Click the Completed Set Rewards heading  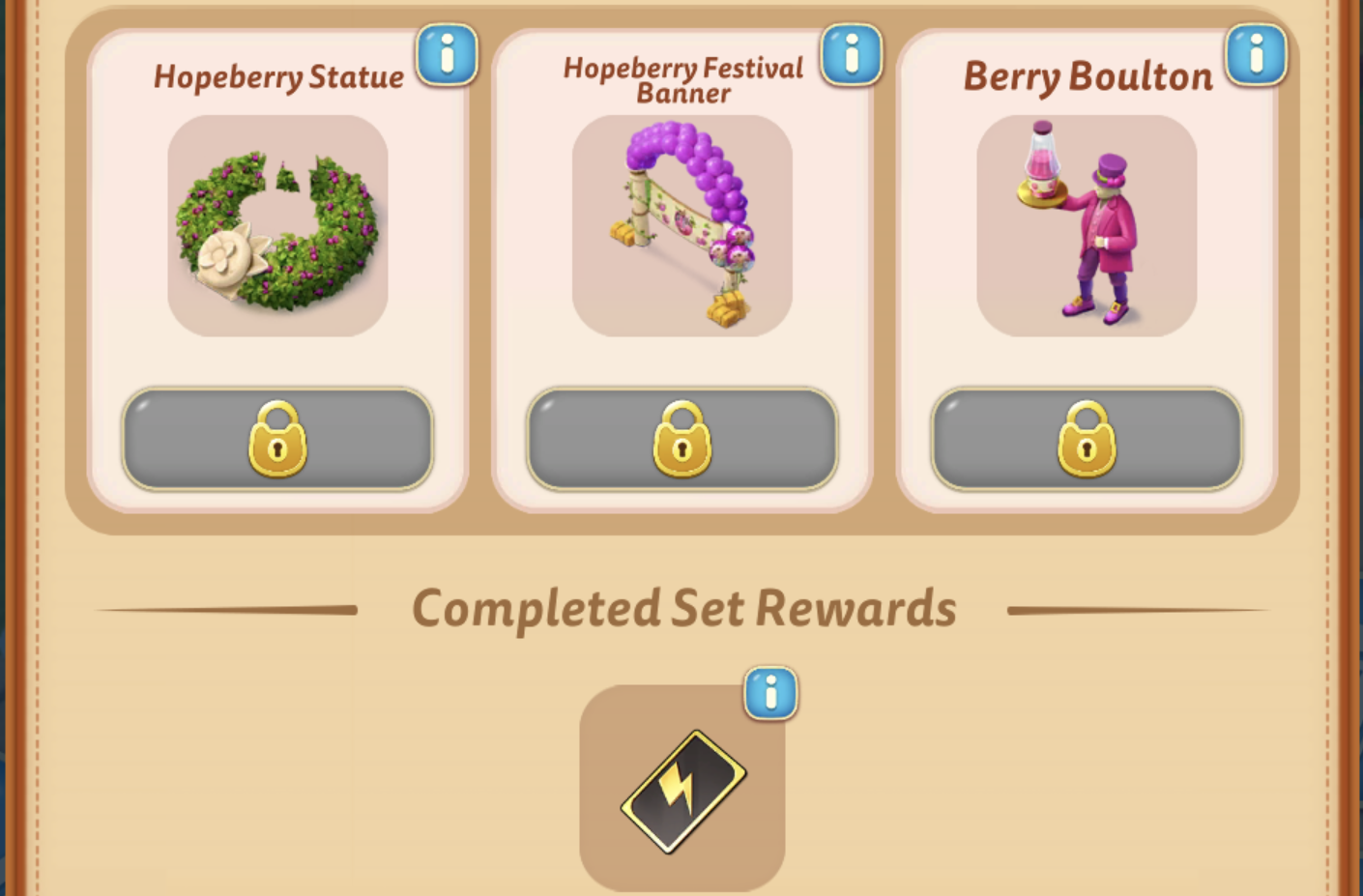(x=684, y=608)
